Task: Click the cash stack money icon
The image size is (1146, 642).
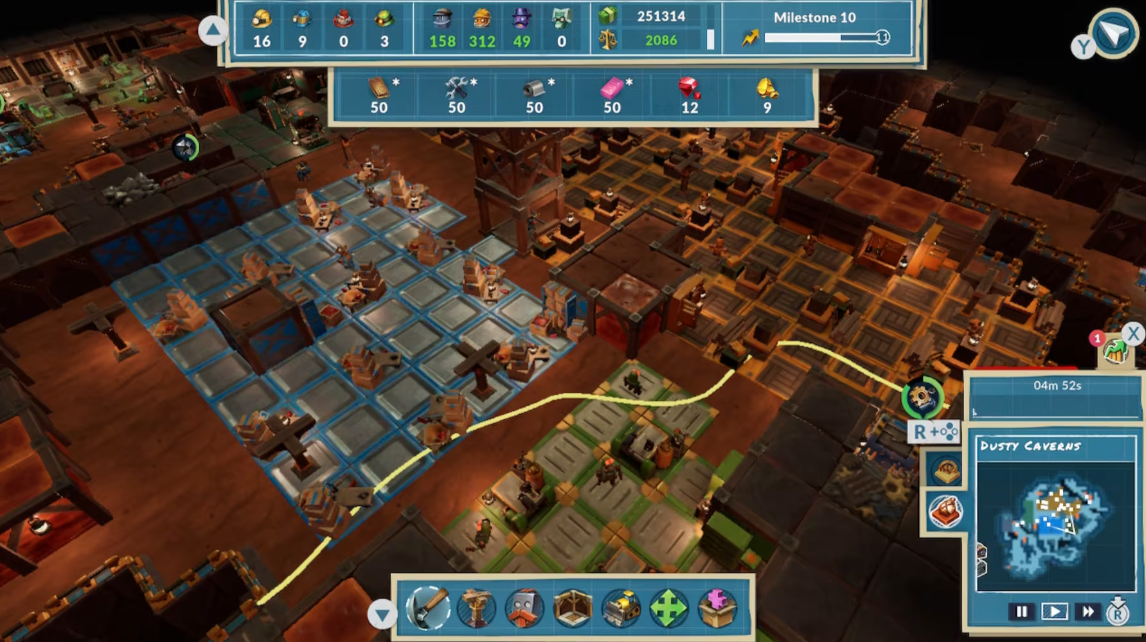Action: (607, 16)
